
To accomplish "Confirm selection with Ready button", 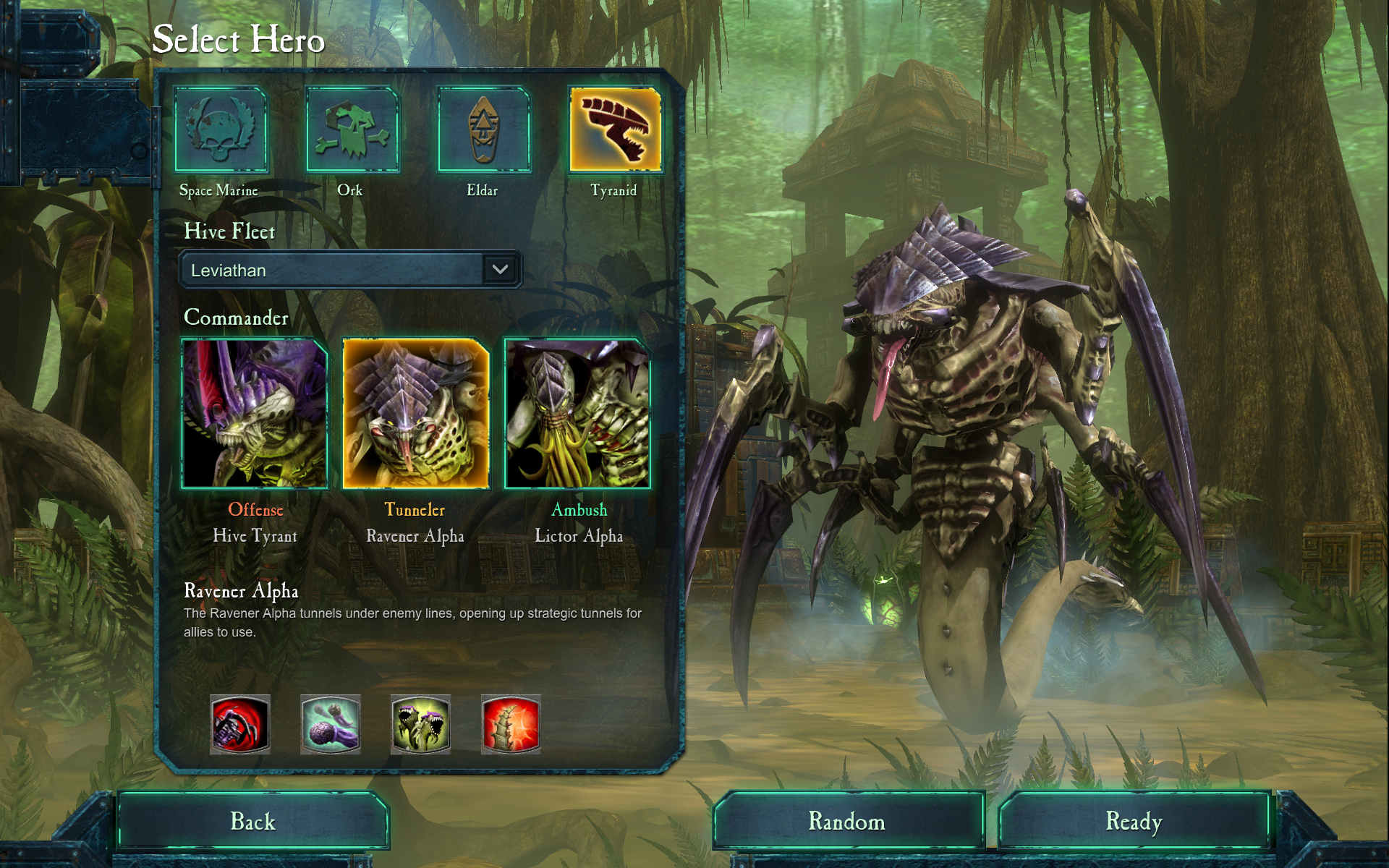I will coord(1134,821).
